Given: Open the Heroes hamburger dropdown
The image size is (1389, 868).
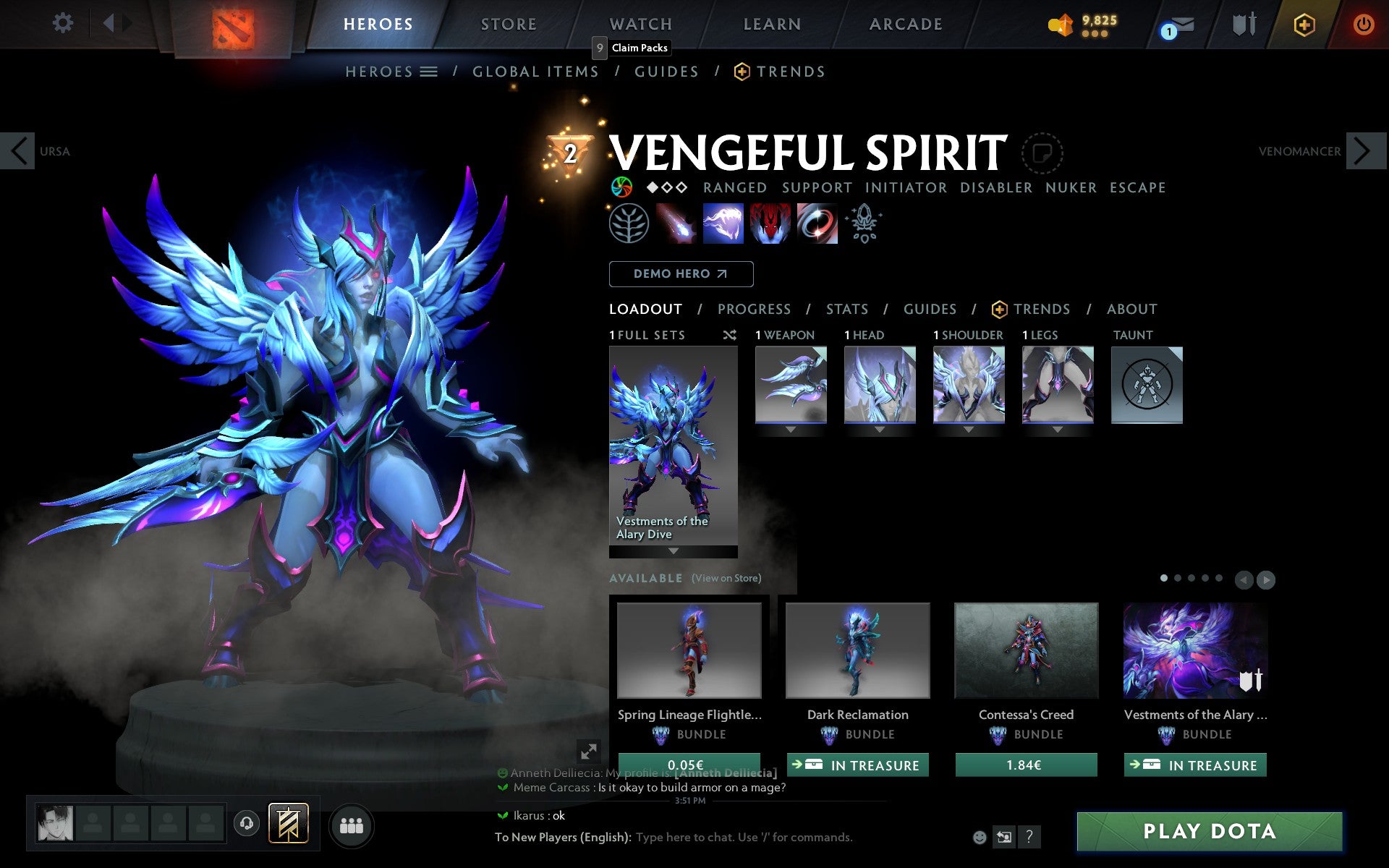Looking at the screenshot, I should click(x=429, y=71).
